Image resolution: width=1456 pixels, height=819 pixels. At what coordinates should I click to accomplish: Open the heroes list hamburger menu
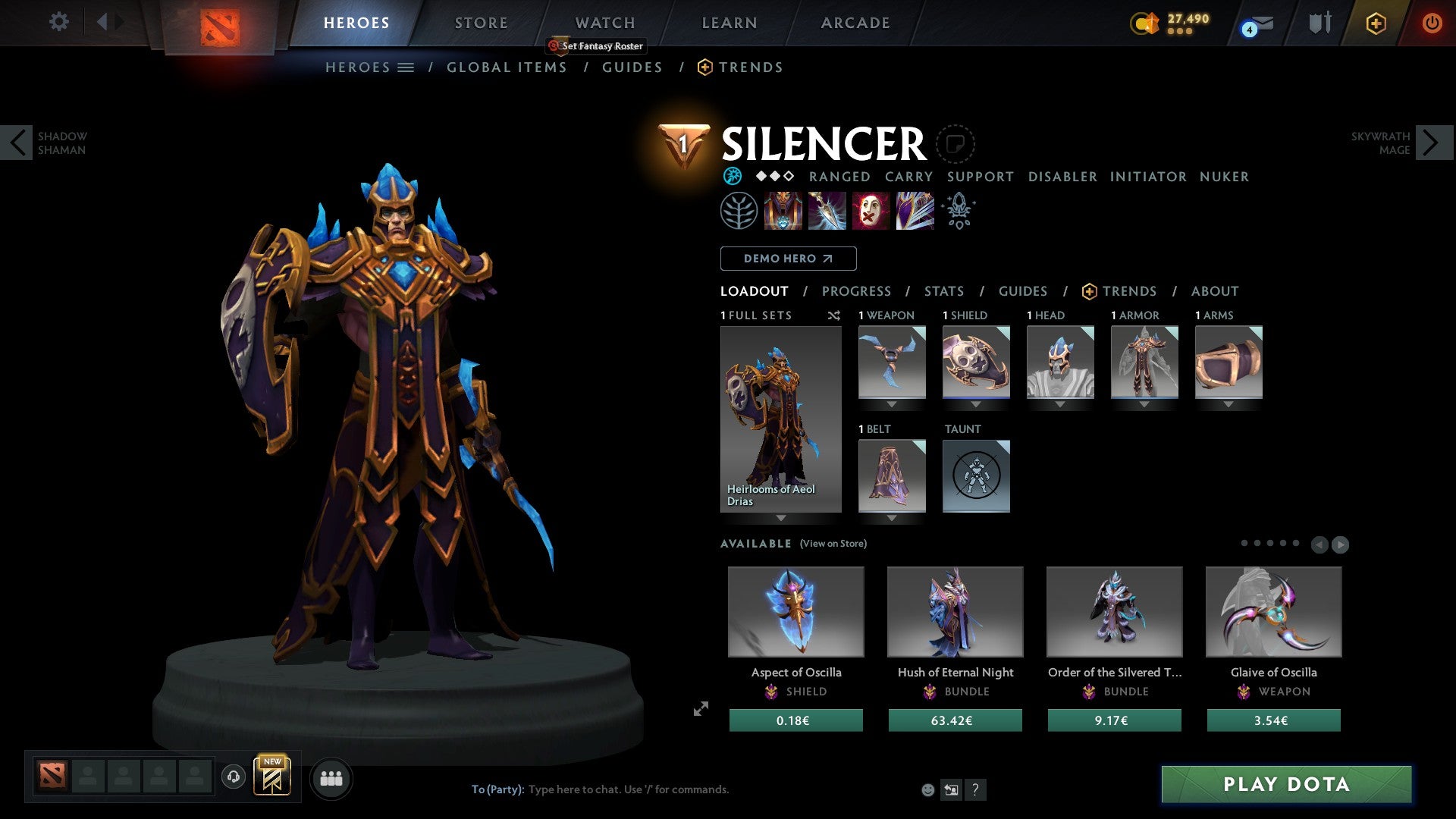406,67
